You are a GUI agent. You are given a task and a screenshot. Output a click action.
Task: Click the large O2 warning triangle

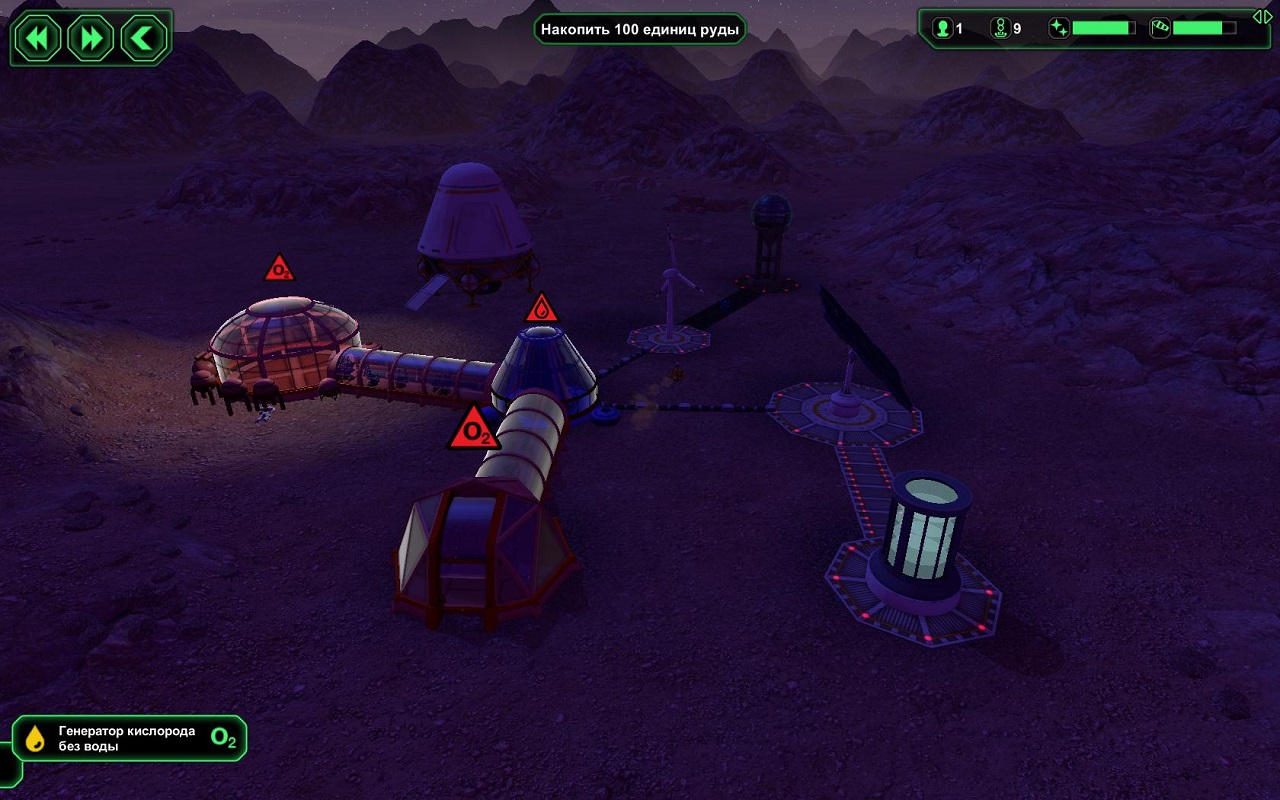tap(474, 430)
